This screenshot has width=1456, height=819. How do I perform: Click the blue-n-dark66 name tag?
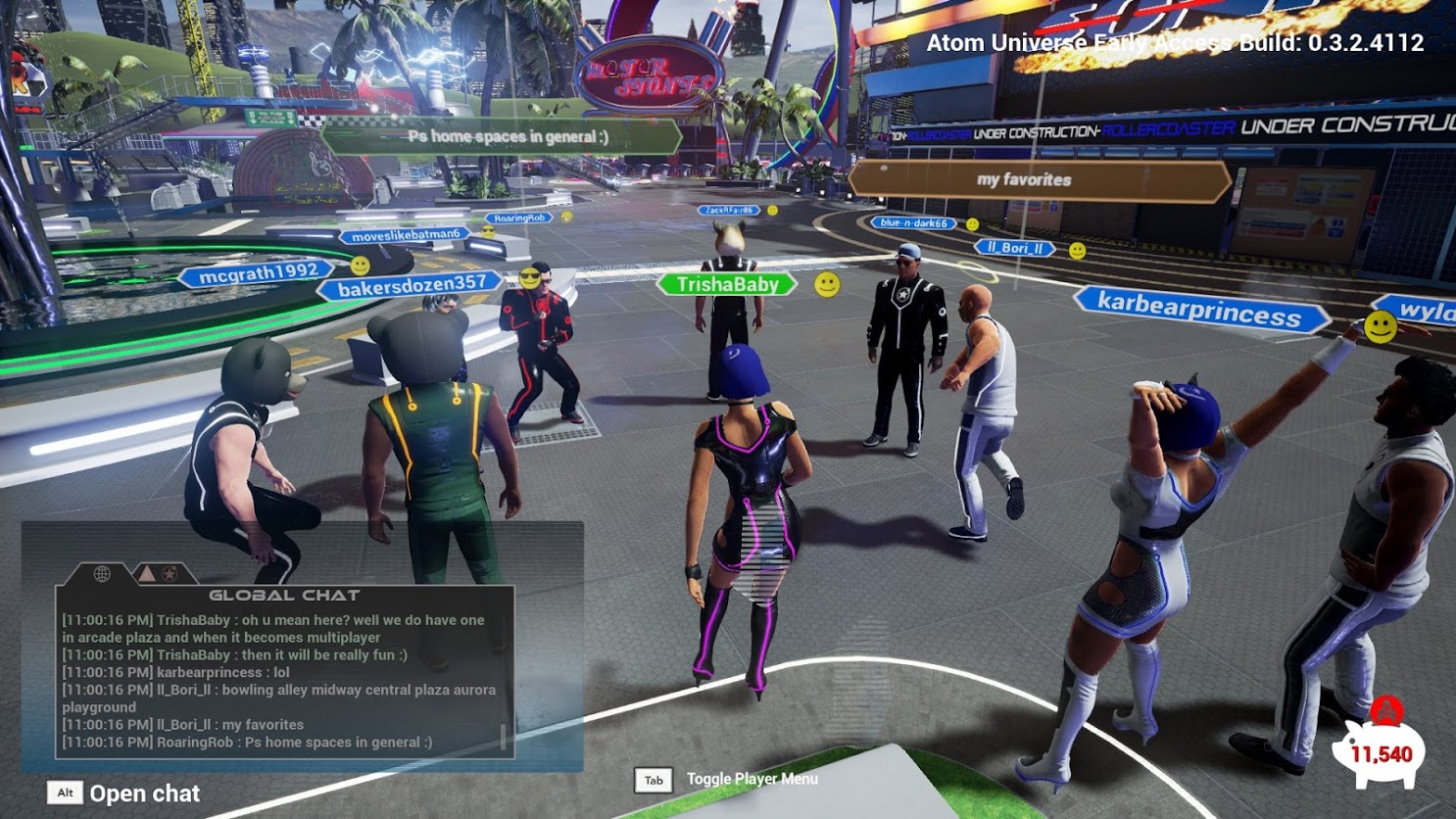click(913, 223)
